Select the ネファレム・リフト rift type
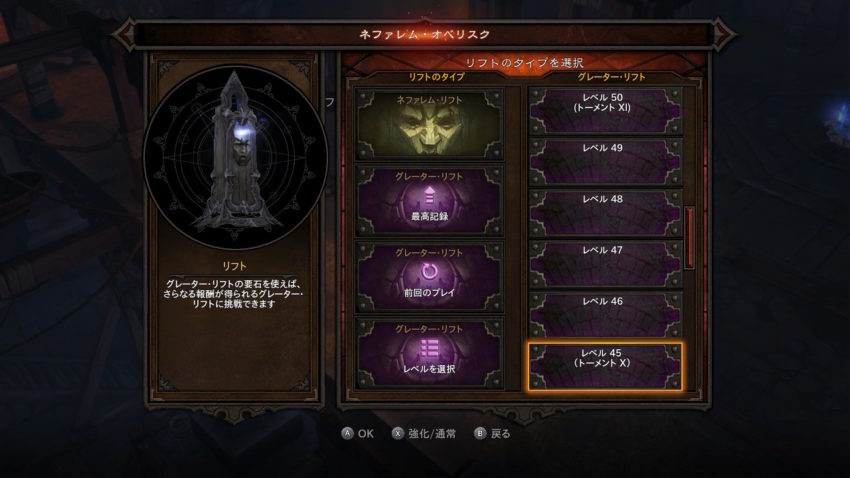 pos(430,124)
